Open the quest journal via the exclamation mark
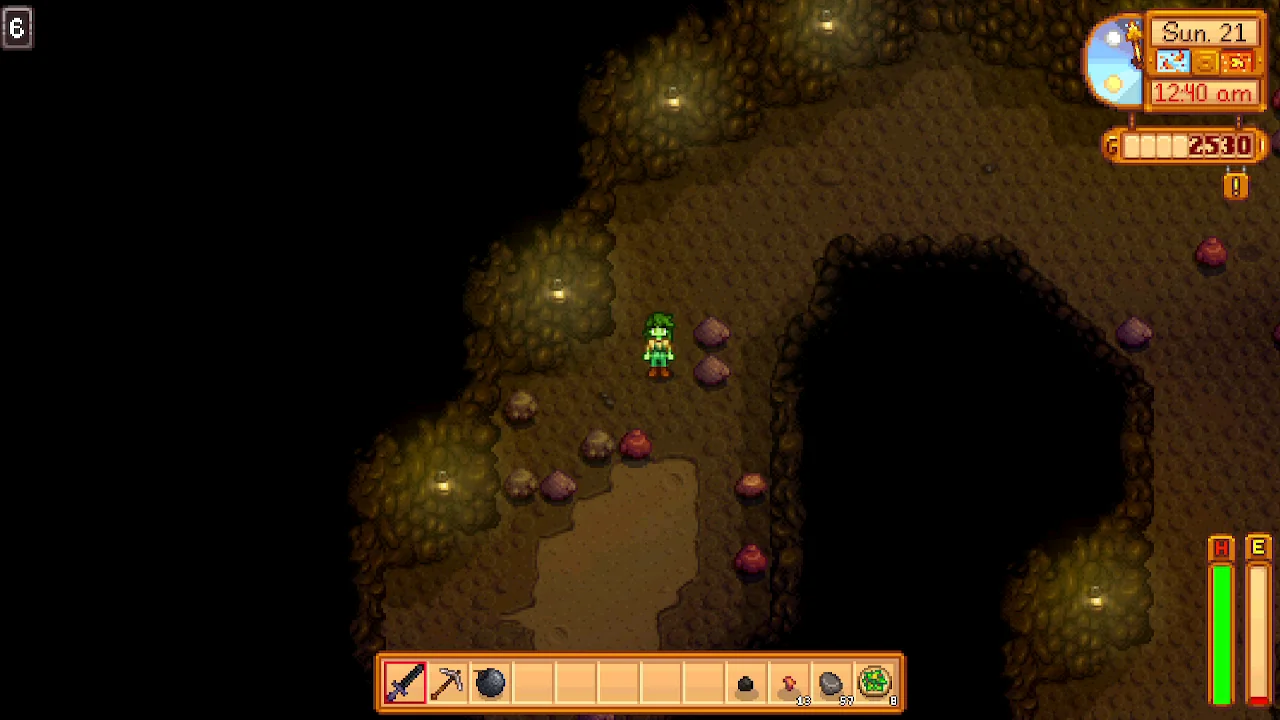This screenshot has height=720, width=1280. (x=1236, y=186)
